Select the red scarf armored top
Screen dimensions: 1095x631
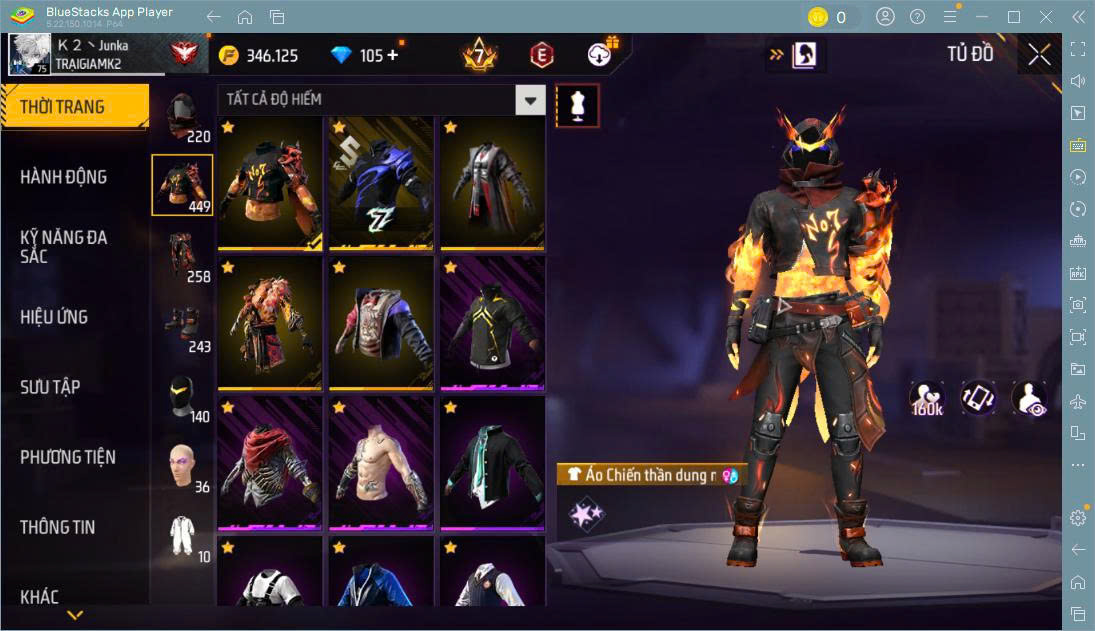269,463
